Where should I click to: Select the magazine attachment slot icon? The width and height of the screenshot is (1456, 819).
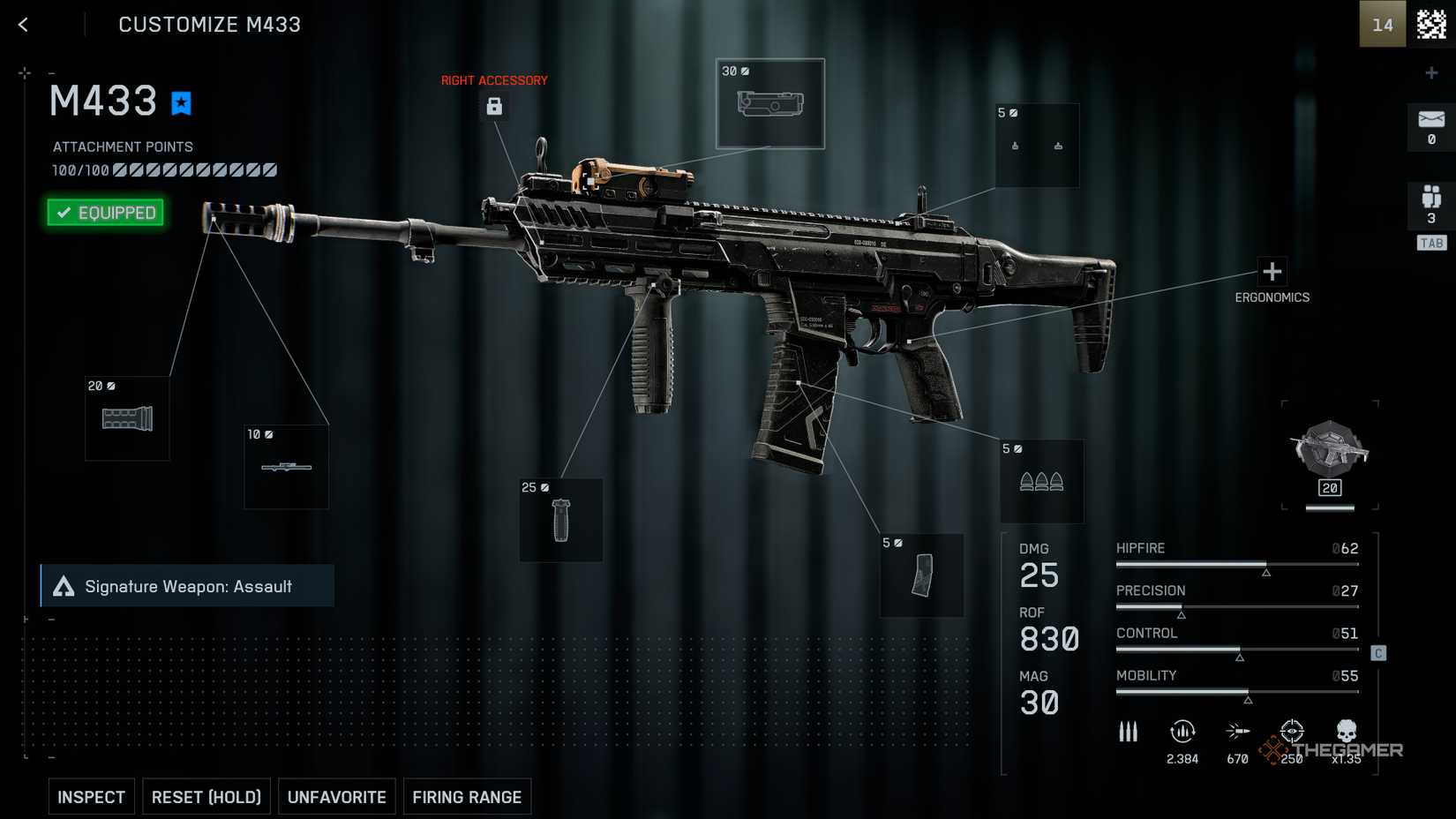coord(922,575)
